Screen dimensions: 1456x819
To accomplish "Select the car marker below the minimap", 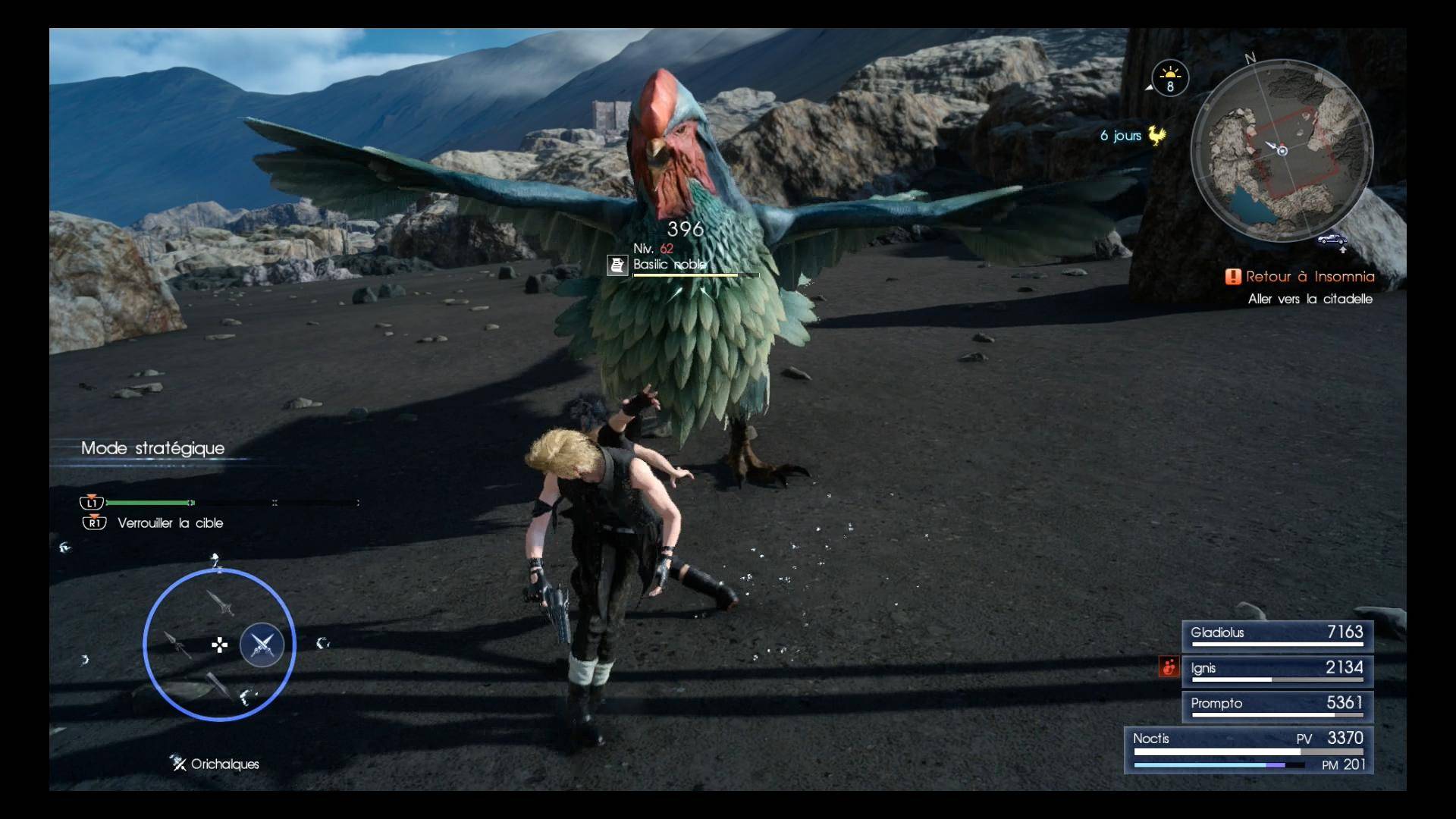I will 1332,240.
